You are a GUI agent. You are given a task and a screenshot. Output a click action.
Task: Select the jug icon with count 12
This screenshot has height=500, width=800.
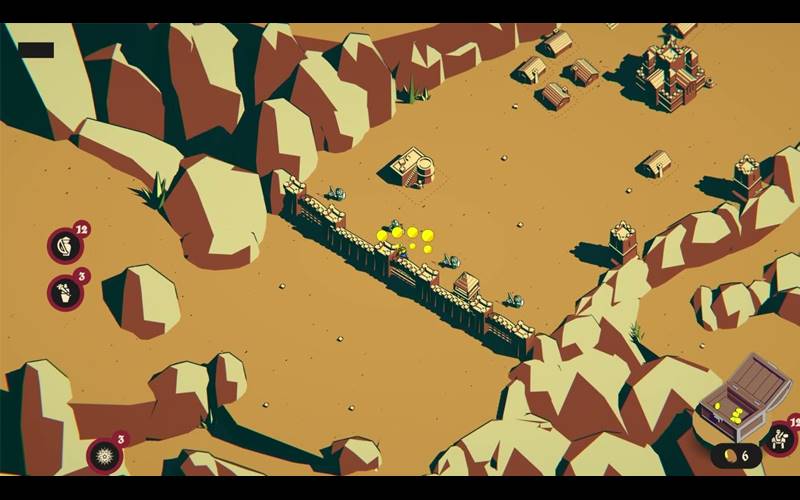[x=64, y=246]
